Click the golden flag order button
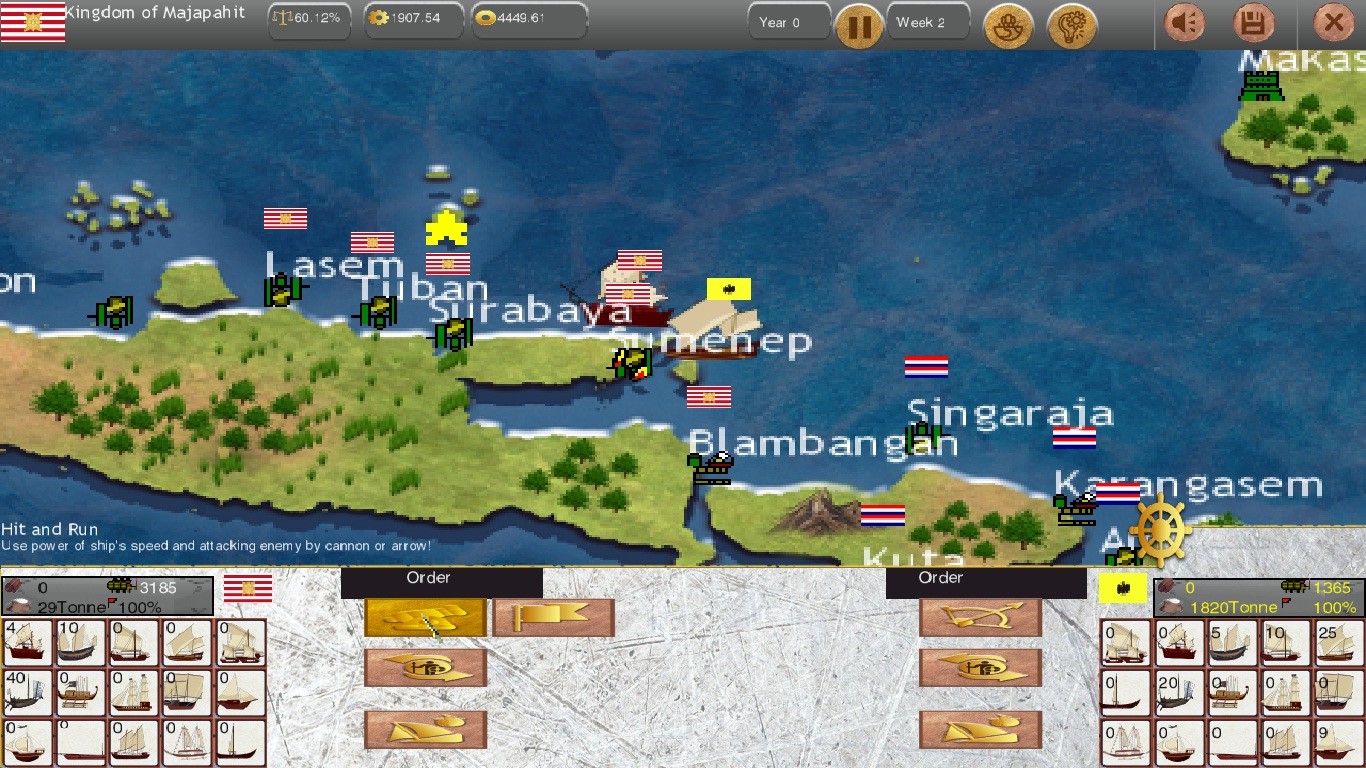The image size is (1366, 768). (553, 618)
